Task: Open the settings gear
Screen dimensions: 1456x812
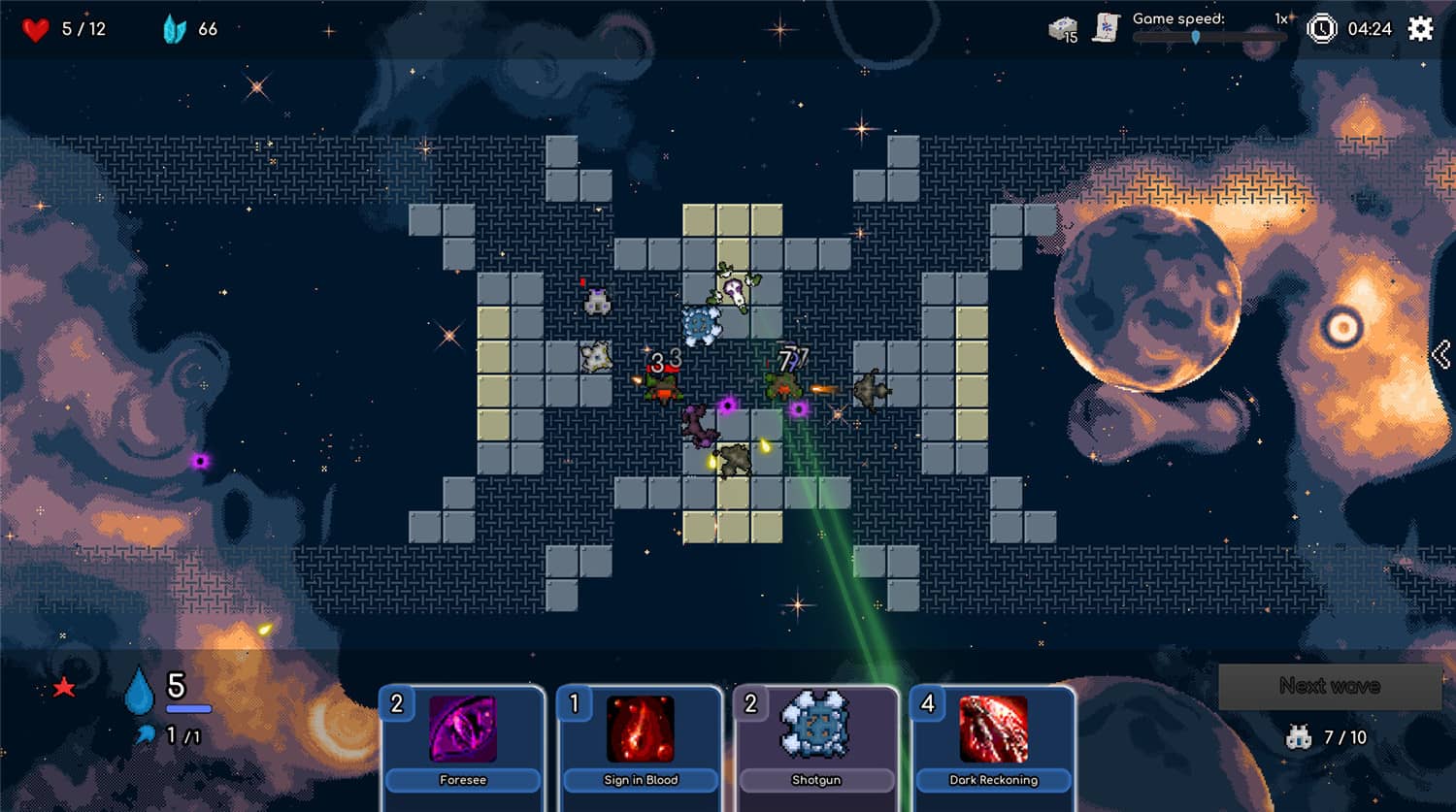Action: point(1419,27)
